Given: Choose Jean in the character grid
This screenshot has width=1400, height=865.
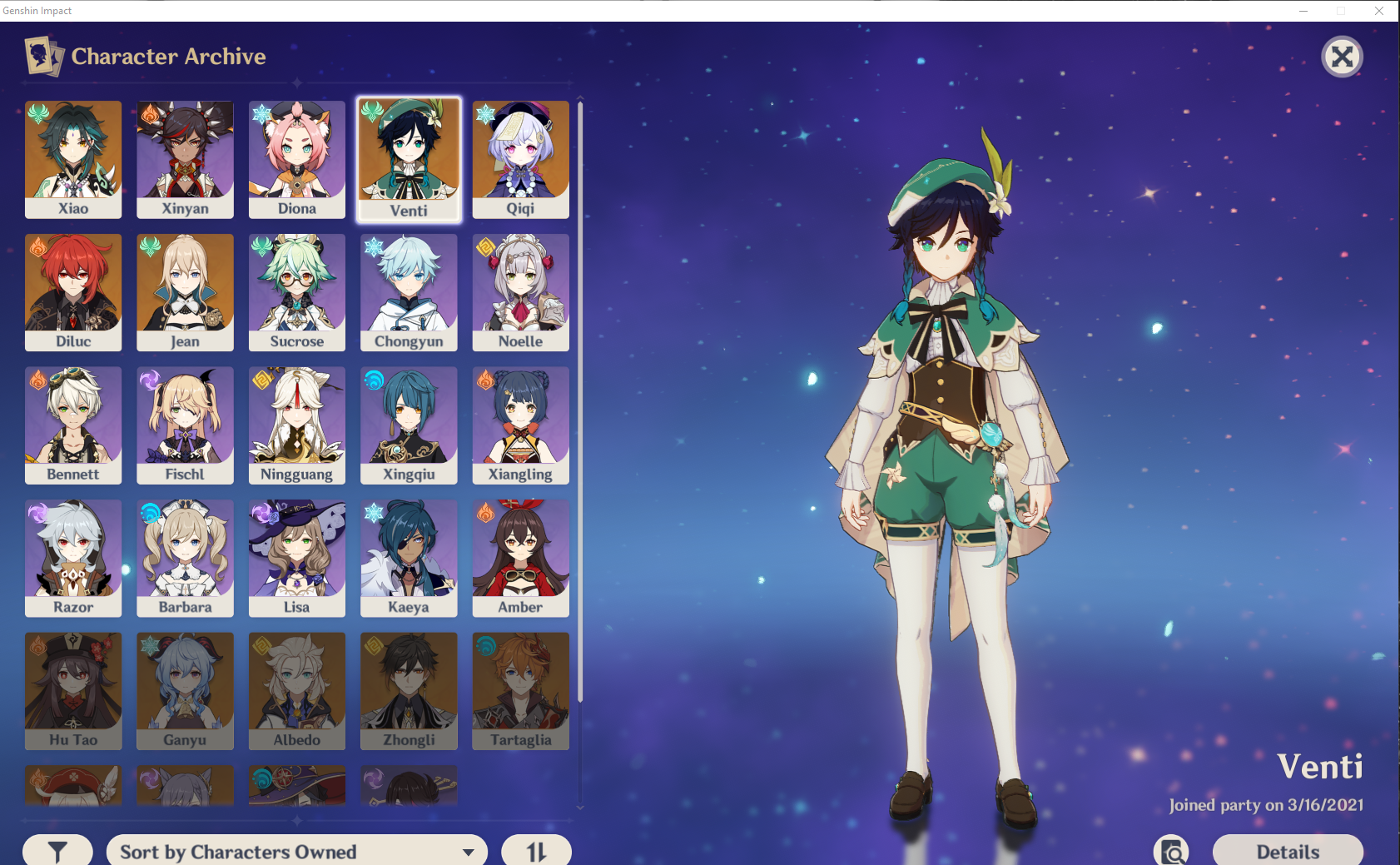Looking at the screenshot, I should click(185, 292).
